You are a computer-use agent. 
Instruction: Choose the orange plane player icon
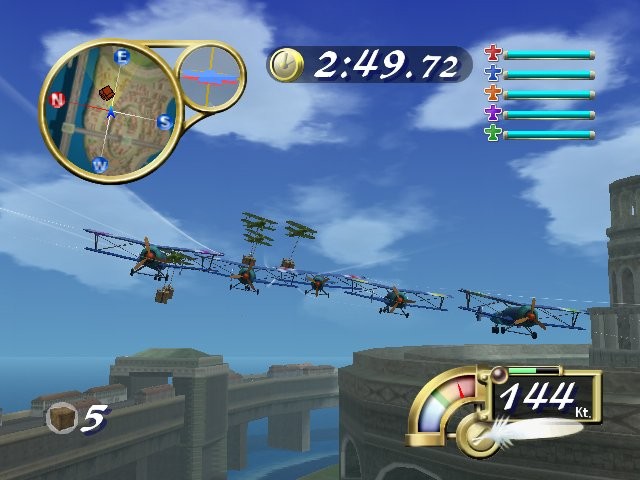click(x=492, y=93)
